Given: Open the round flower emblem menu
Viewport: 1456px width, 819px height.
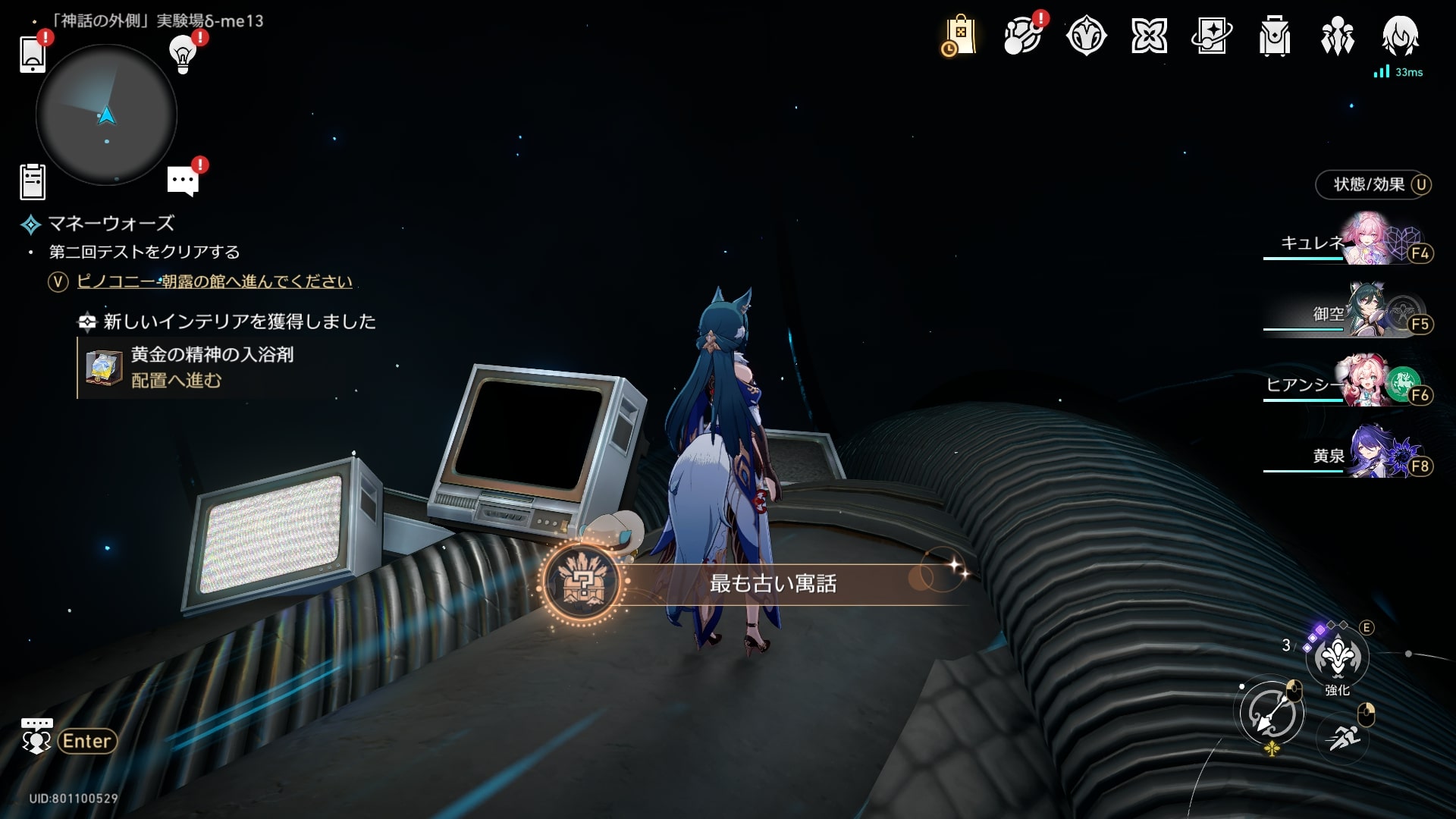Looking at the screenshot, I should 1086,36.
